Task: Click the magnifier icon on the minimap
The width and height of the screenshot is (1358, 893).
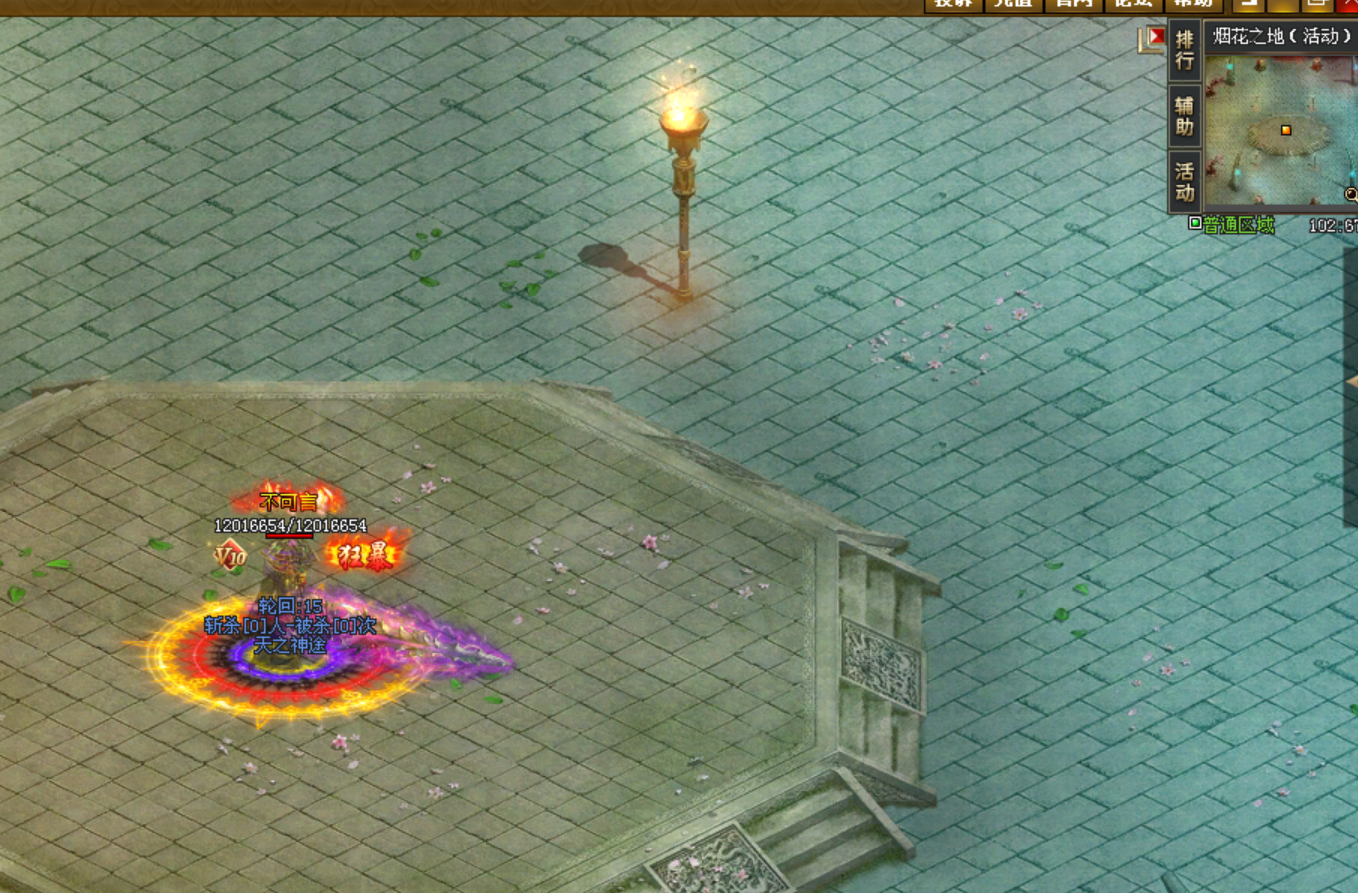Action: (1351, 194)
